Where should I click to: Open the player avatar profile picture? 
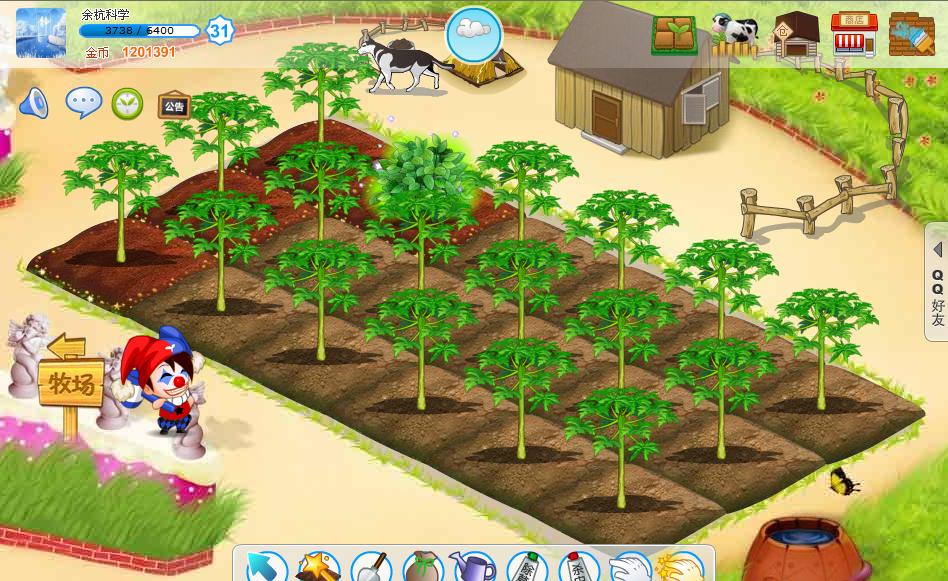pos(41,32)
